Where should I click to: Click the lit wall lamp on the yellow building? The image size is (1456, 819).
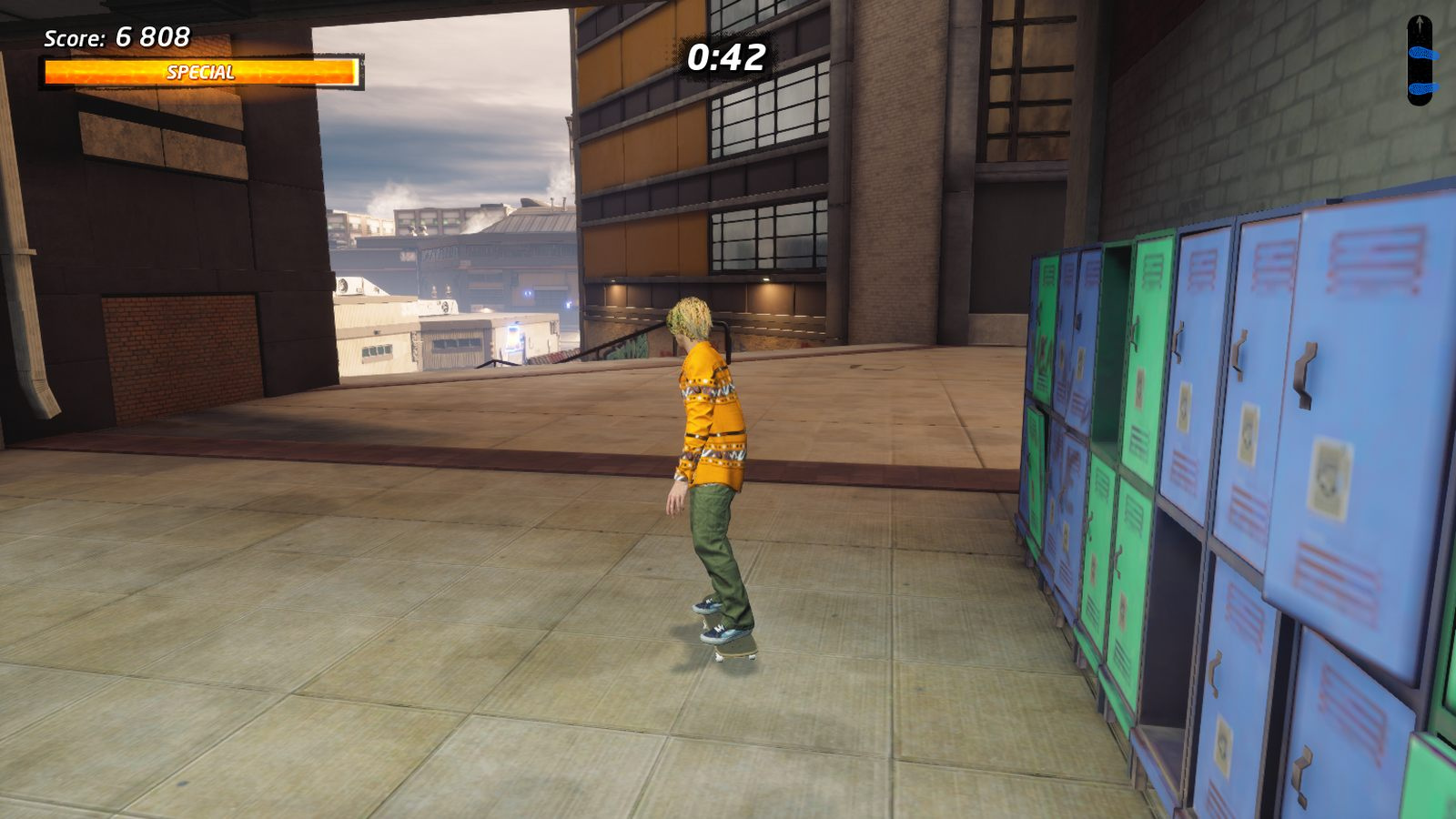(767, 278)
